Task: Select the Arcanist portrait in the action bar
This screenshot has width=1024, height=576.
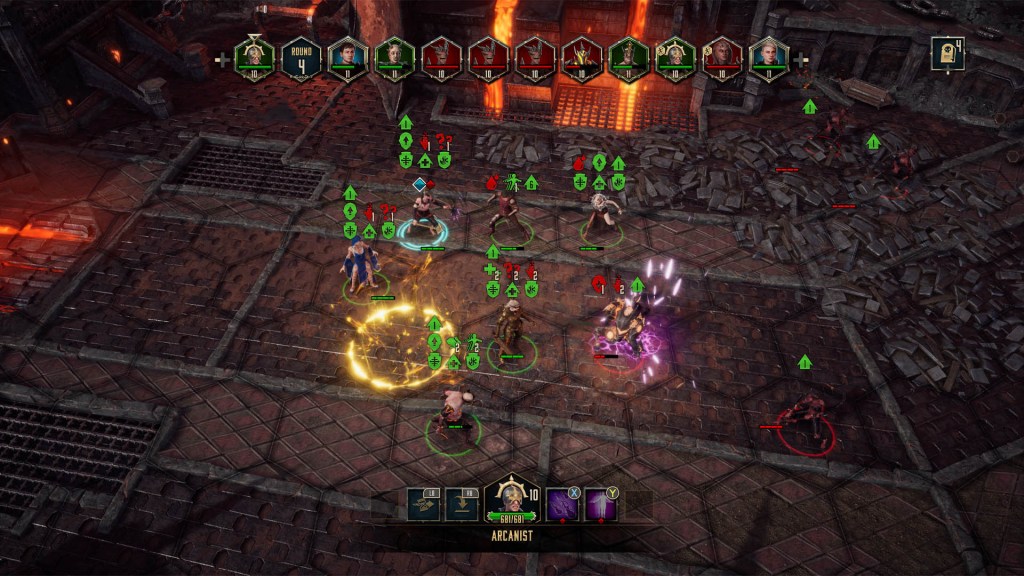Action: pyautogui.click(x=511, y=497)
